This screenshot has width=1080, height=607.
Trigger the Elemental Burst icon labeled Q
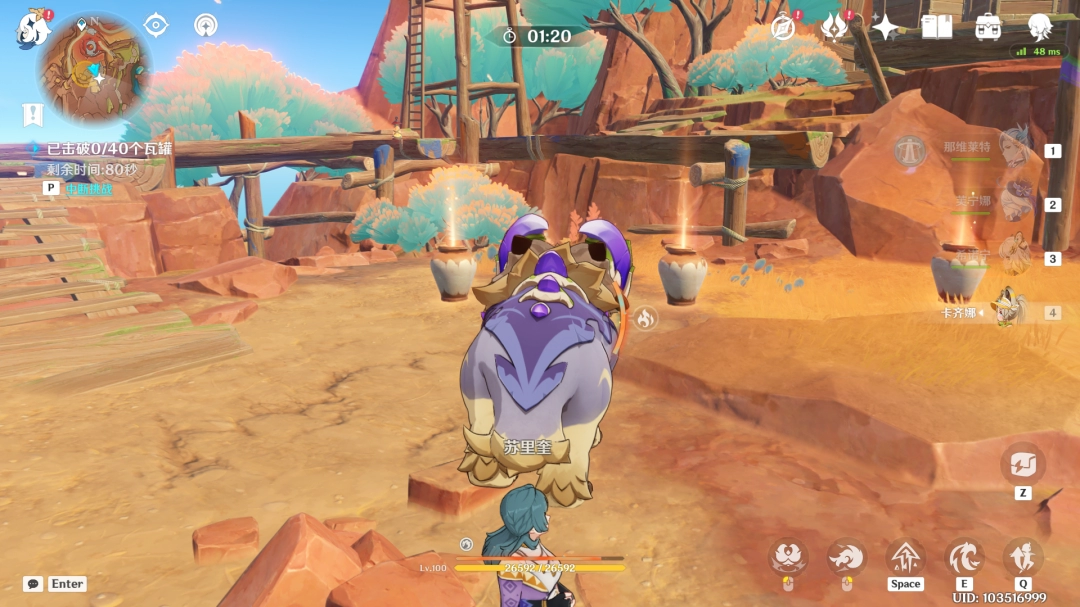pos(1022,557)
